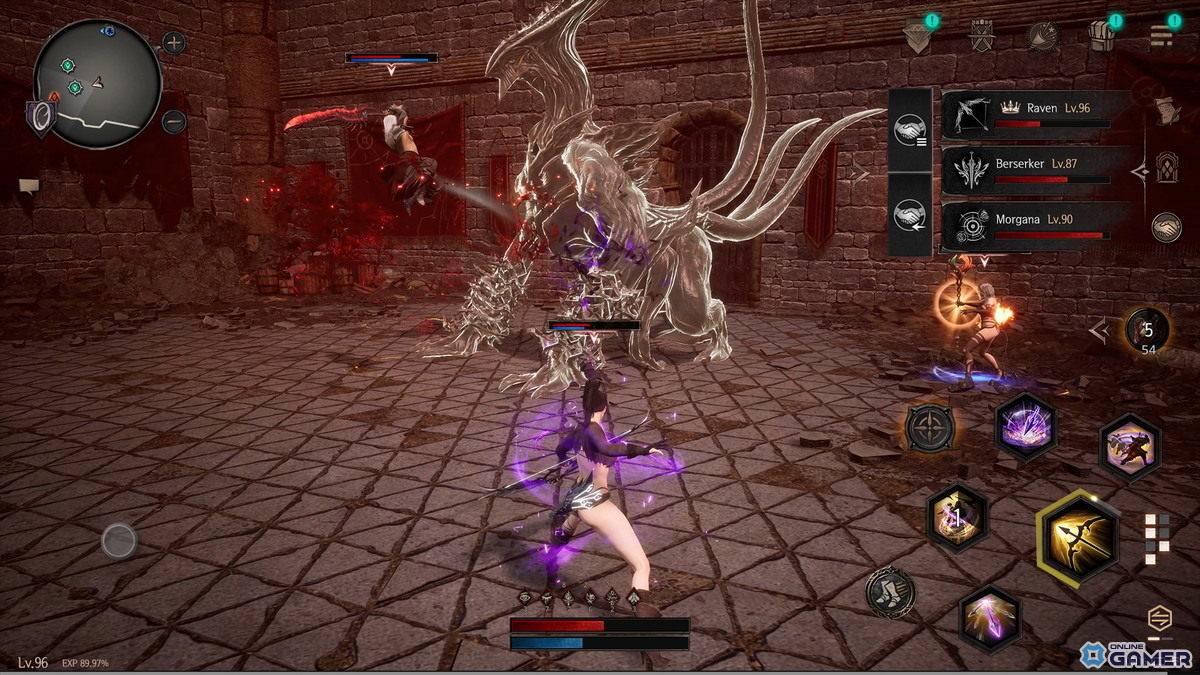Zoom in the minimap with plus button
The width and height of the screenshot is (1200, 675).
(174, 43)
